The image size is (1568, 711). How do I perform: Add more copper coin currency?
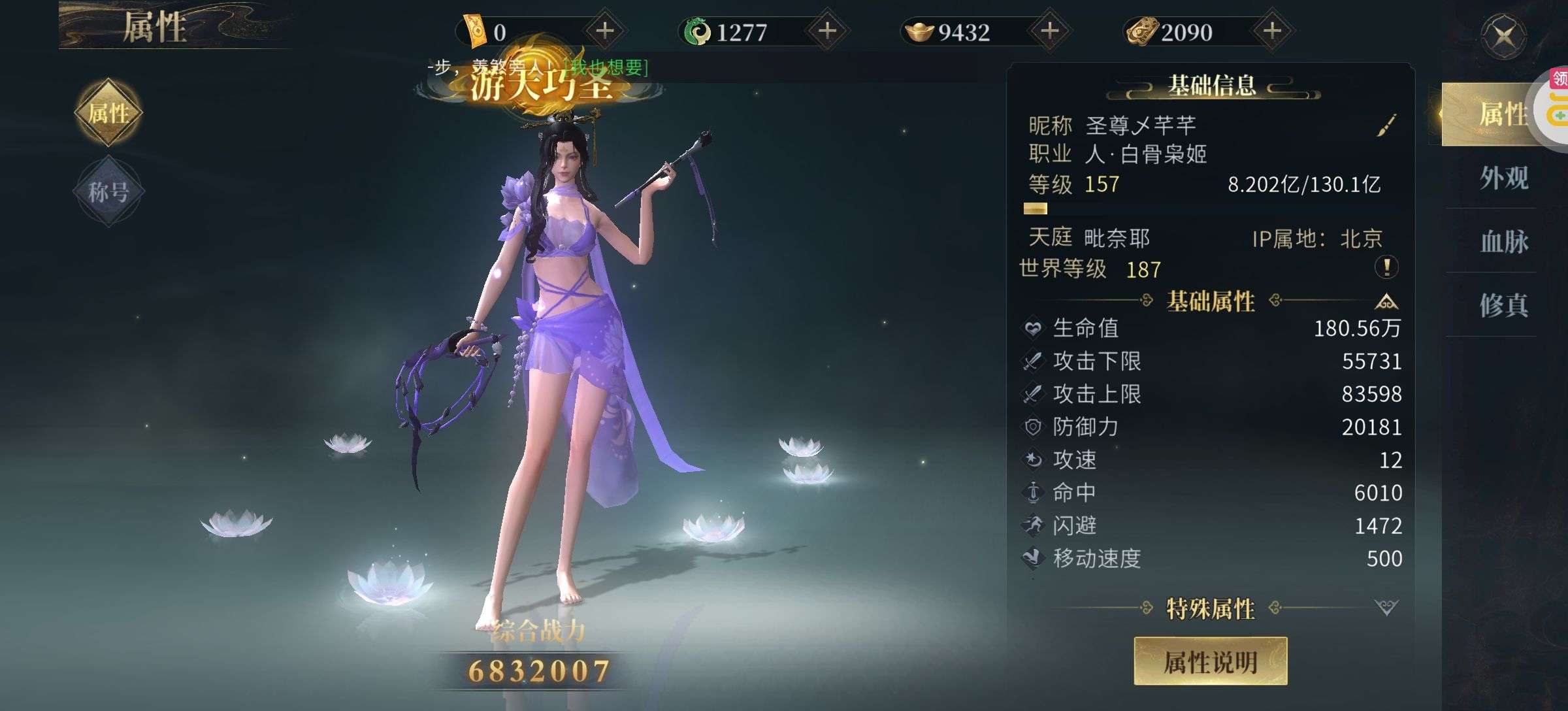(1271, 31)
